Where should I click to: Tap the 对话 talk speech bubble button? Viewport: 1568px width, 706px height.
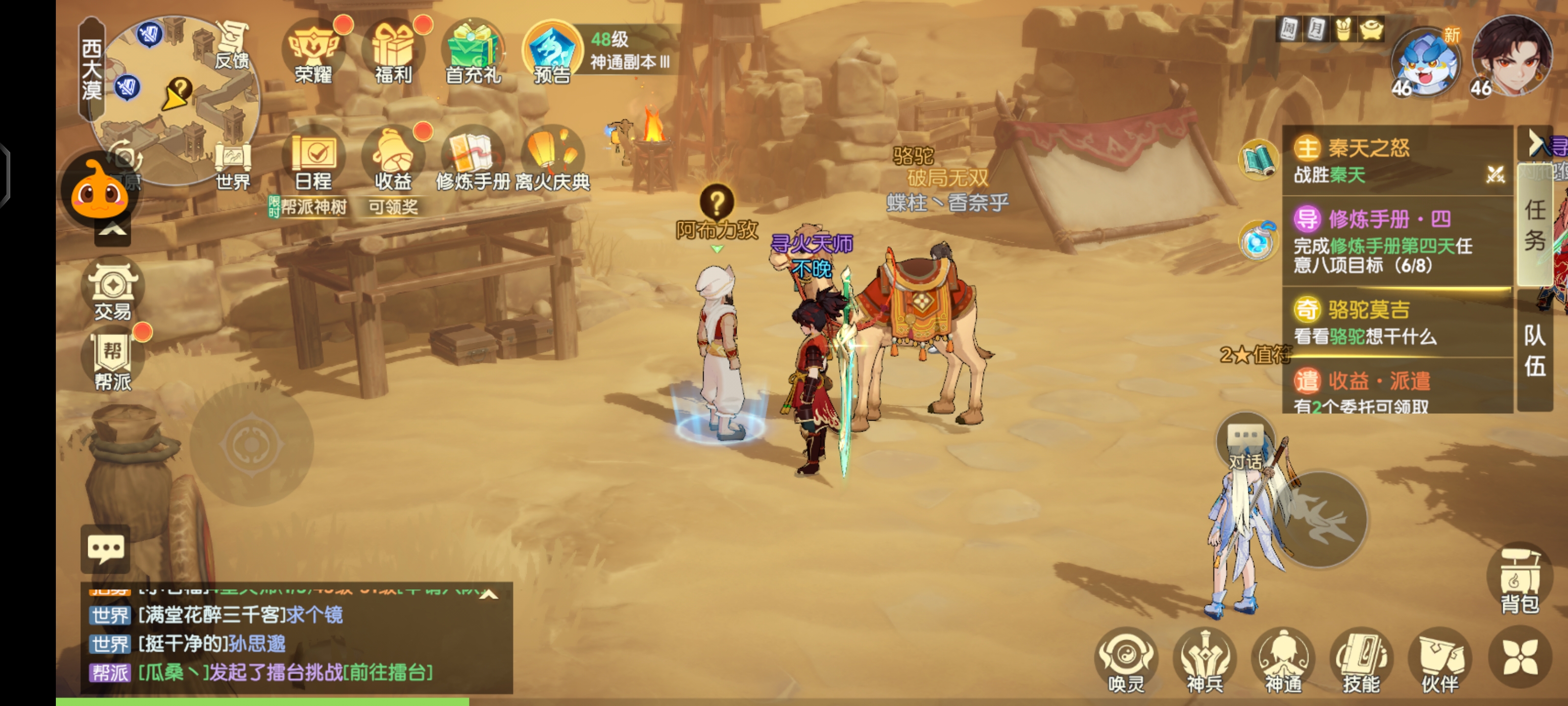[1245, 444]
